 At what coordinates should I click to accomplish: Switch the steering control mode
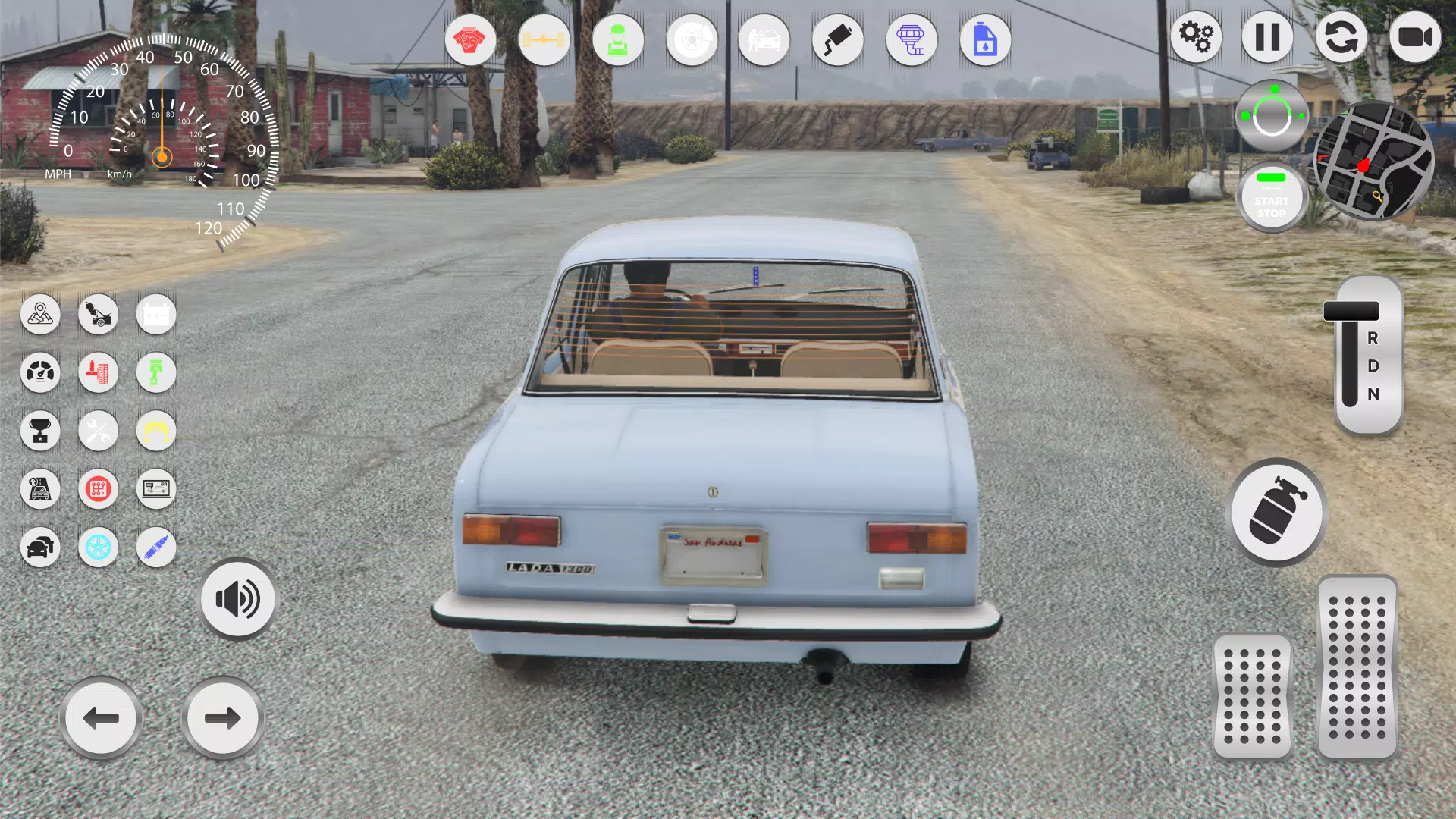tap(1271, 114)
